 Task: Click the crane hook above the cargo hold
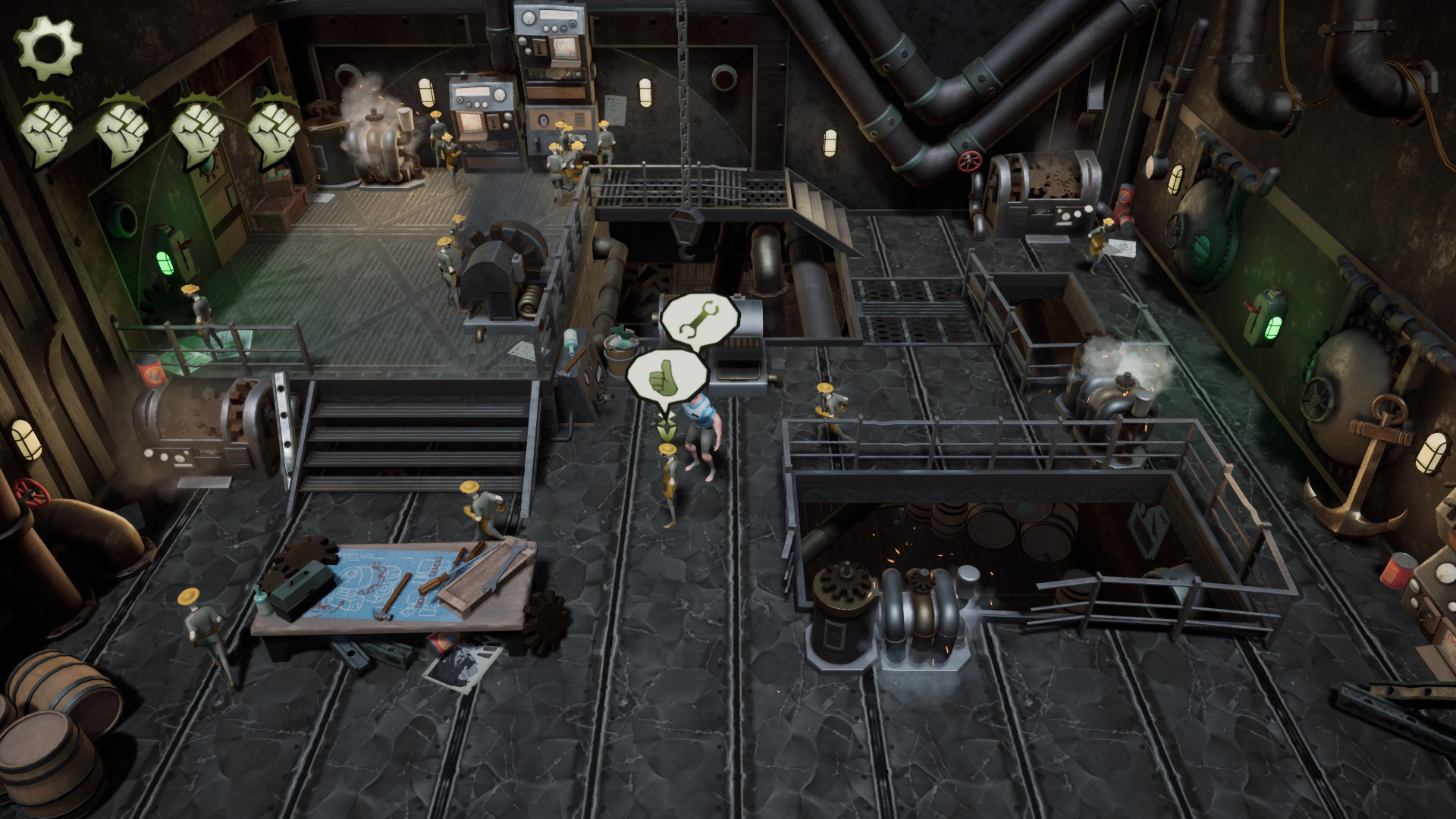[x=689, y=227]
